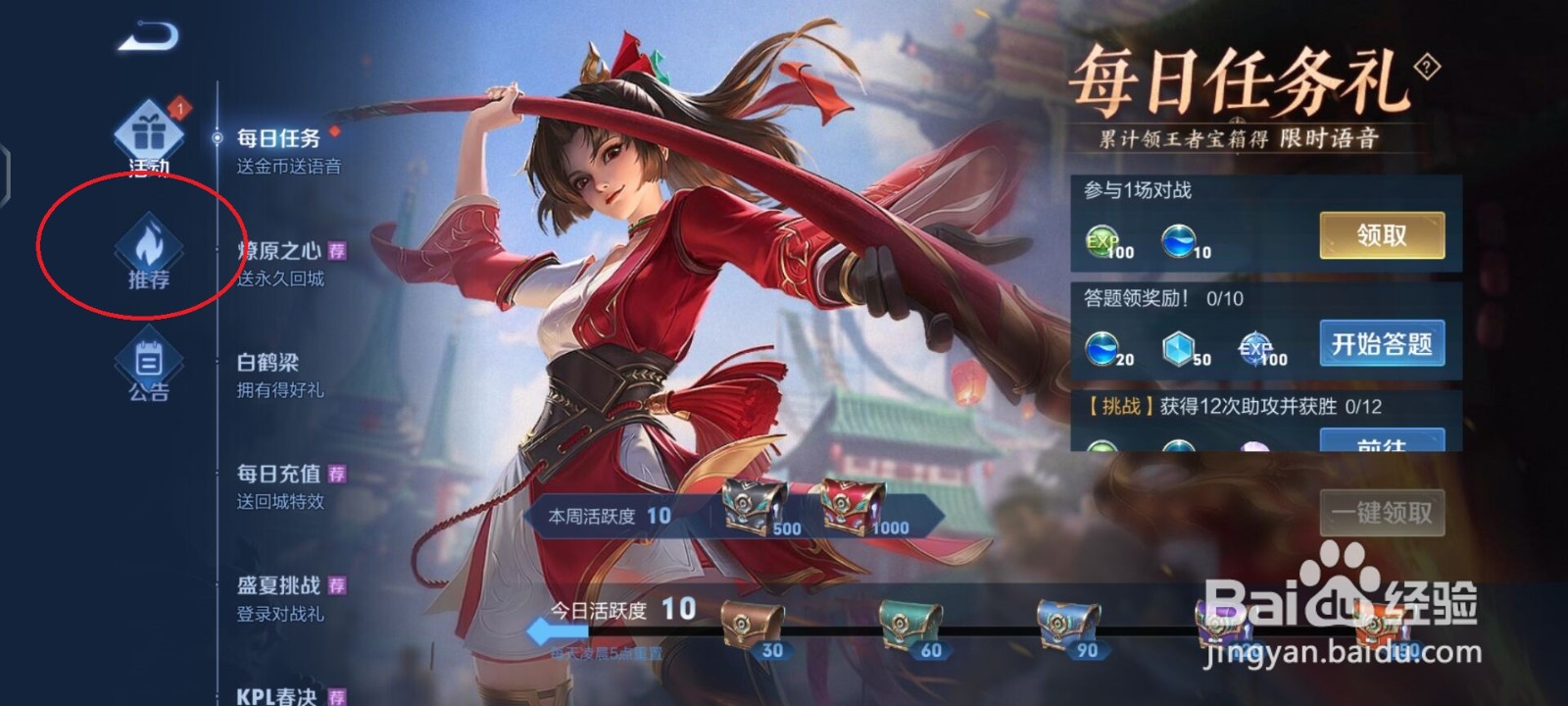This screenshot has width=1568, height=706.
Task: Click the red notification badge on 活动
Action: tap(177, 110)
